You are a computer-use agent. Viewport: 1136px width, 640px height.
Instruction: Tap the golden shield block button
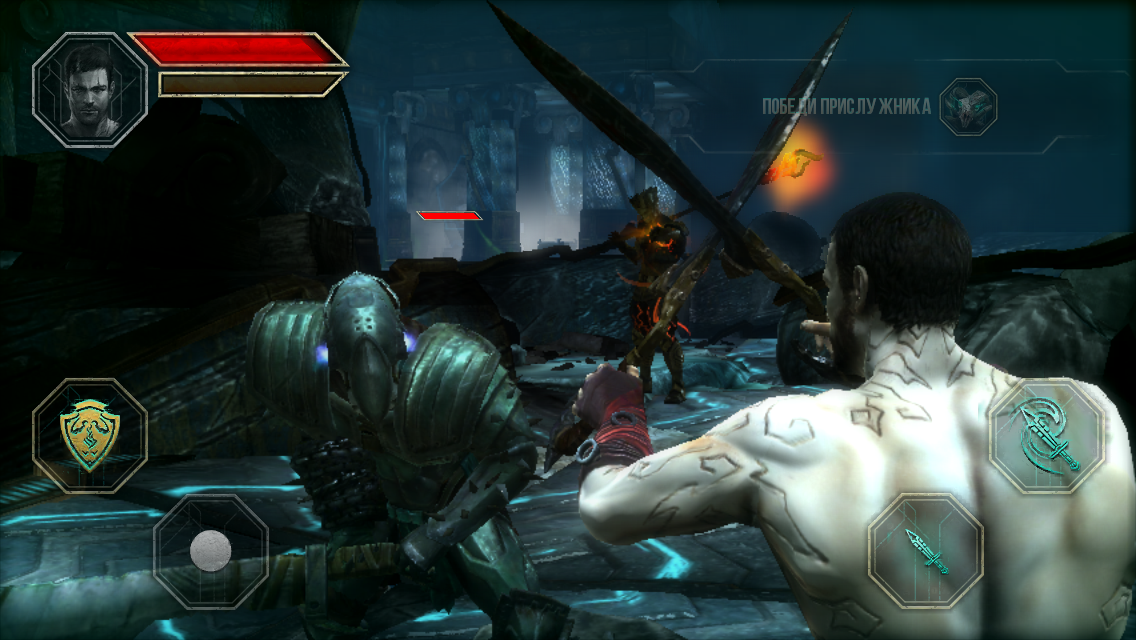[x=90, y=435]
